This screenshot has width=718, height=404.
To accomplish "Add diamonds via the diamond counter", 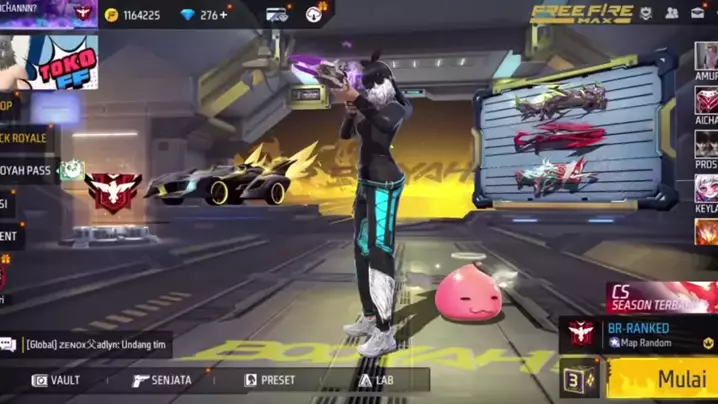I will [x=205, y=15].
